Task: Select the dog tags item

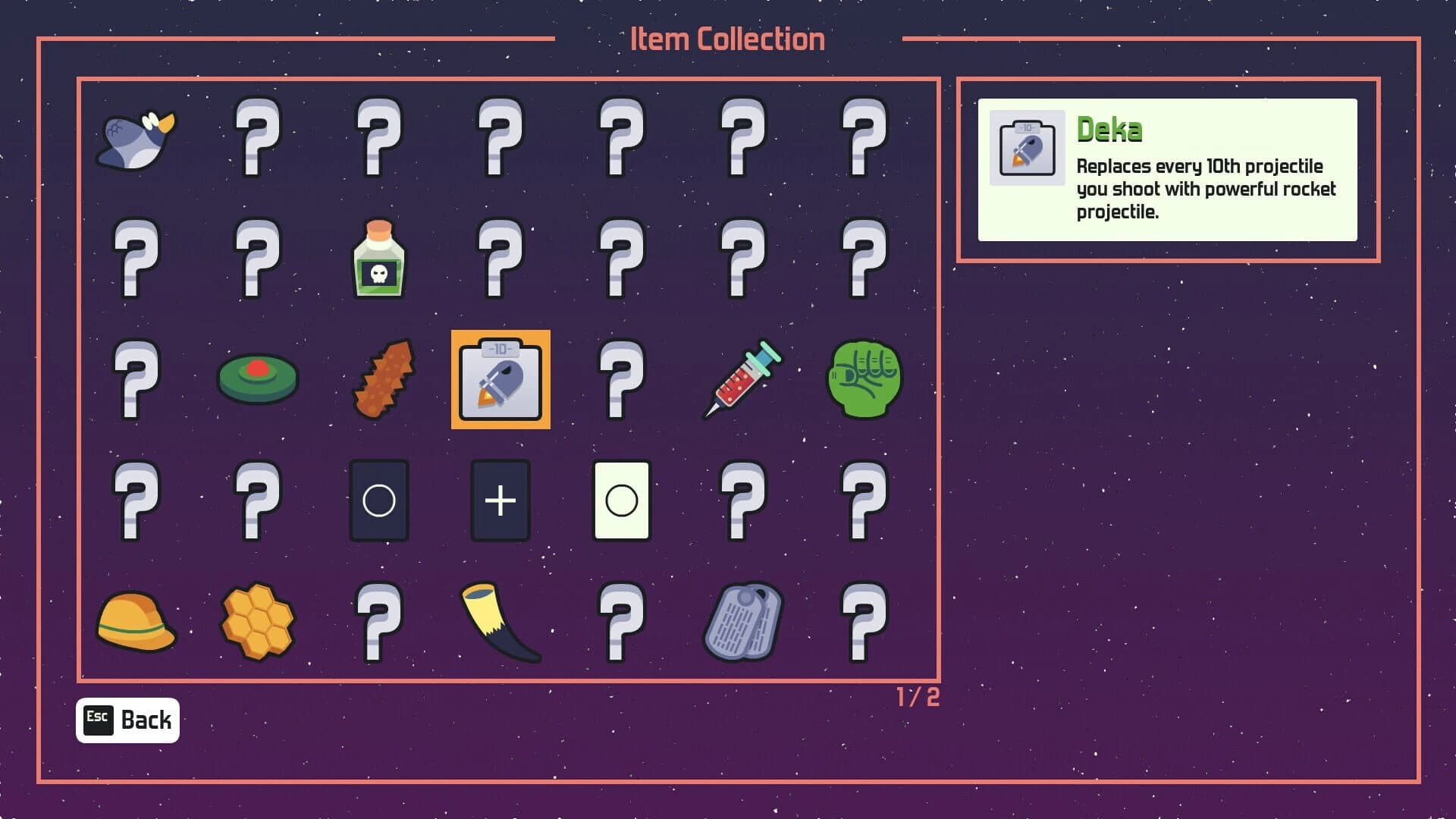Action: [x=742, y=622]
